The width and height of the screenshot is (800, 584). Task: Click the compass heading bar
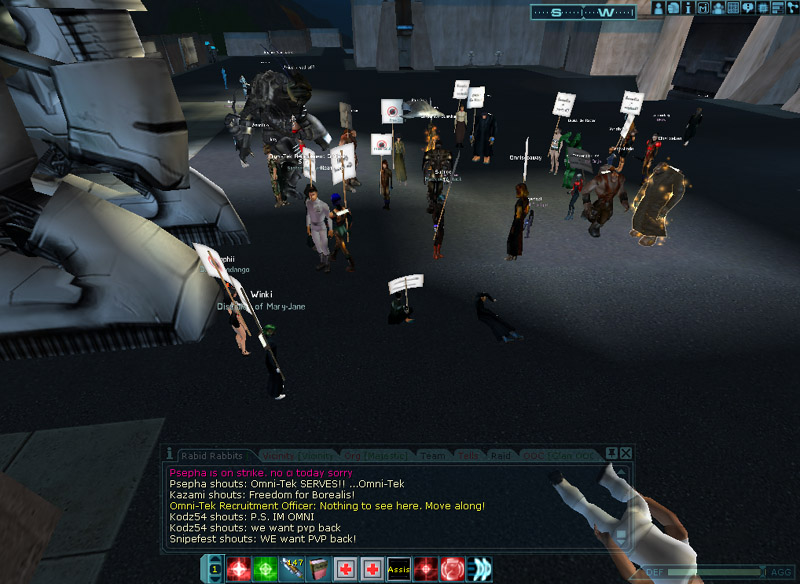click(x=583, y=12)
